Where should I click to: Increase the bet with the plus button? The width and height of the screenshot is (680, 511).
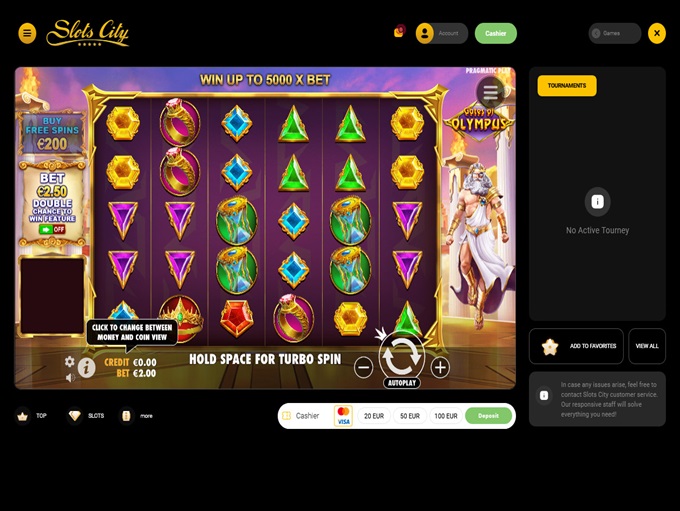click(x=440, y=367)
